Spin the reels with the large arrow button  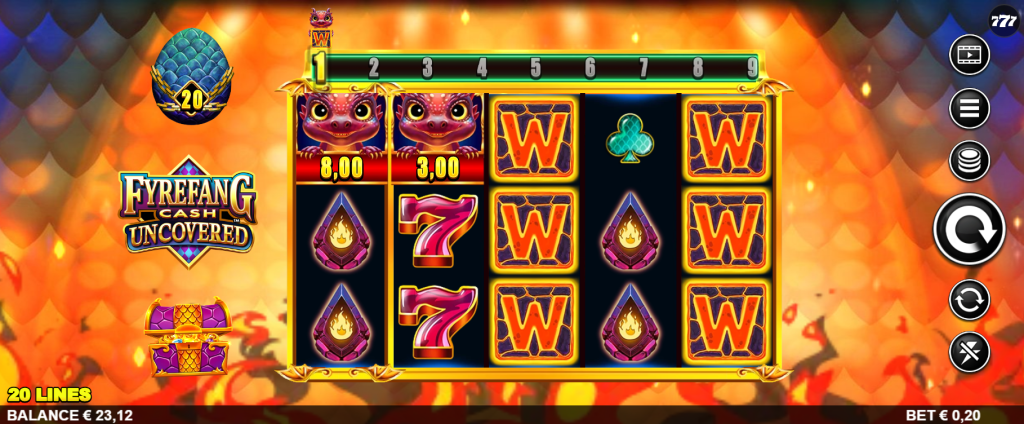coord(968,230)
